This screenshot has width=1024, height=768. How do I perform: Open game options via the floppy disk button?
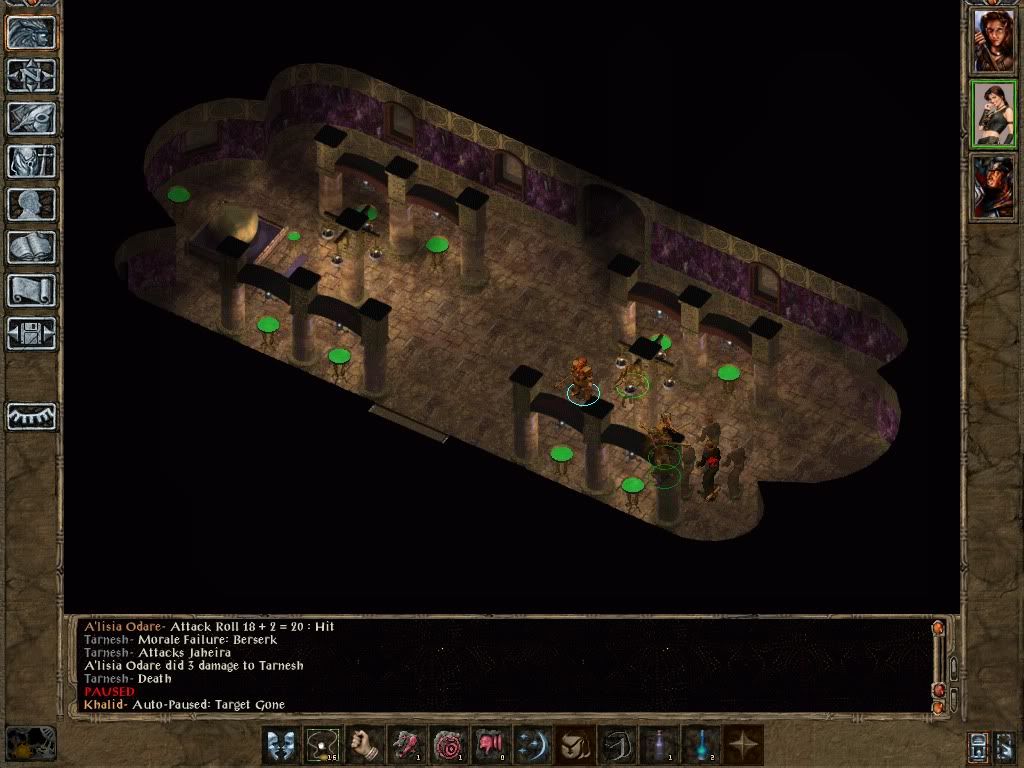(31, 333)
